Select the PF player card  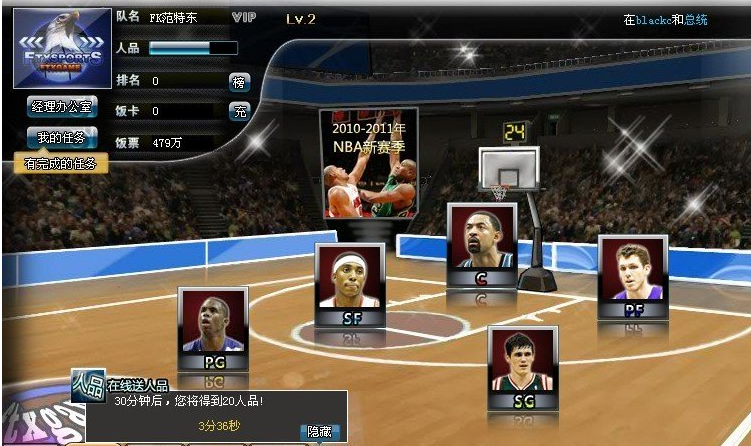click(632, 277)
